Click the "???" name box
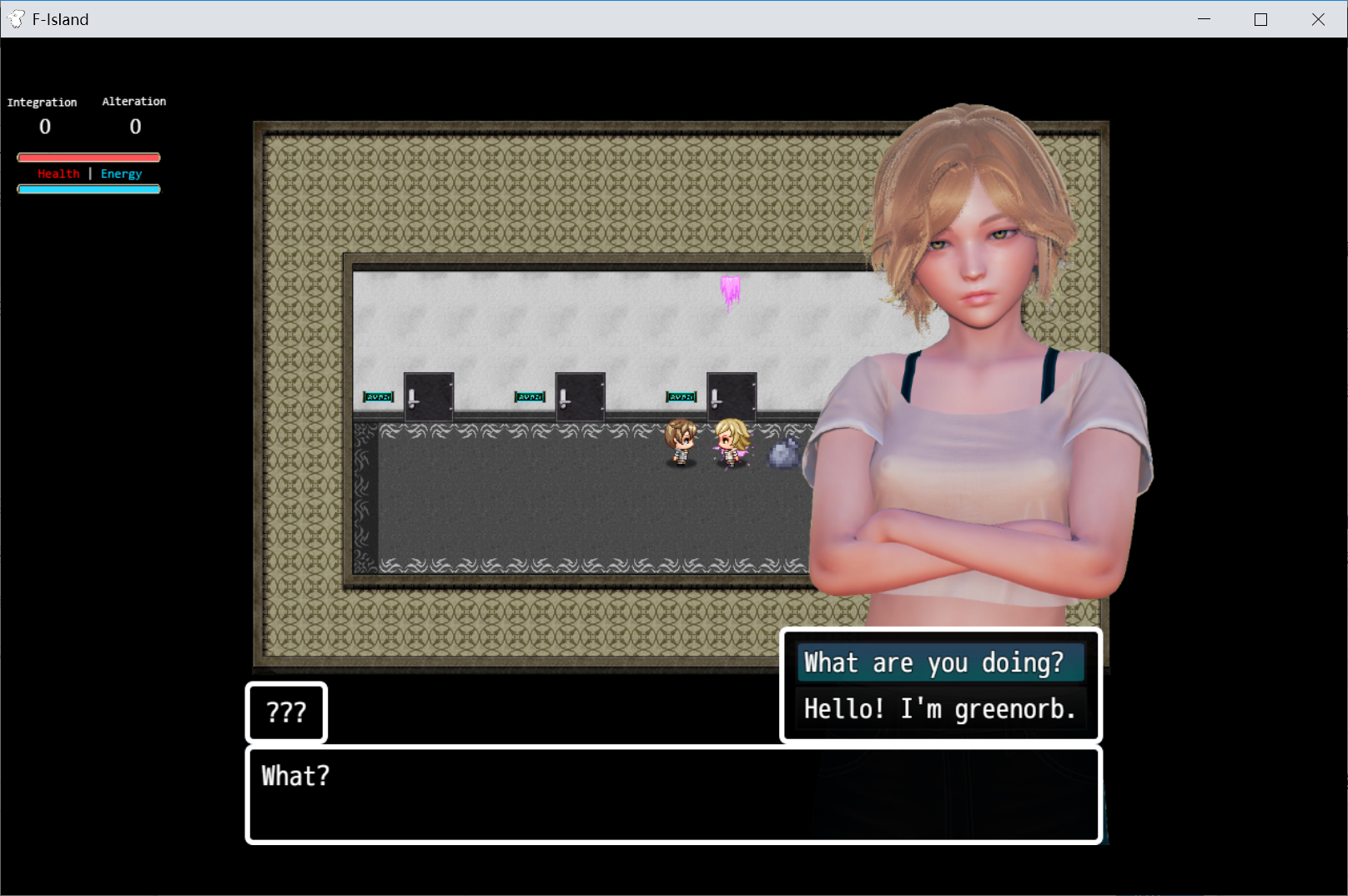 [286, 712]
